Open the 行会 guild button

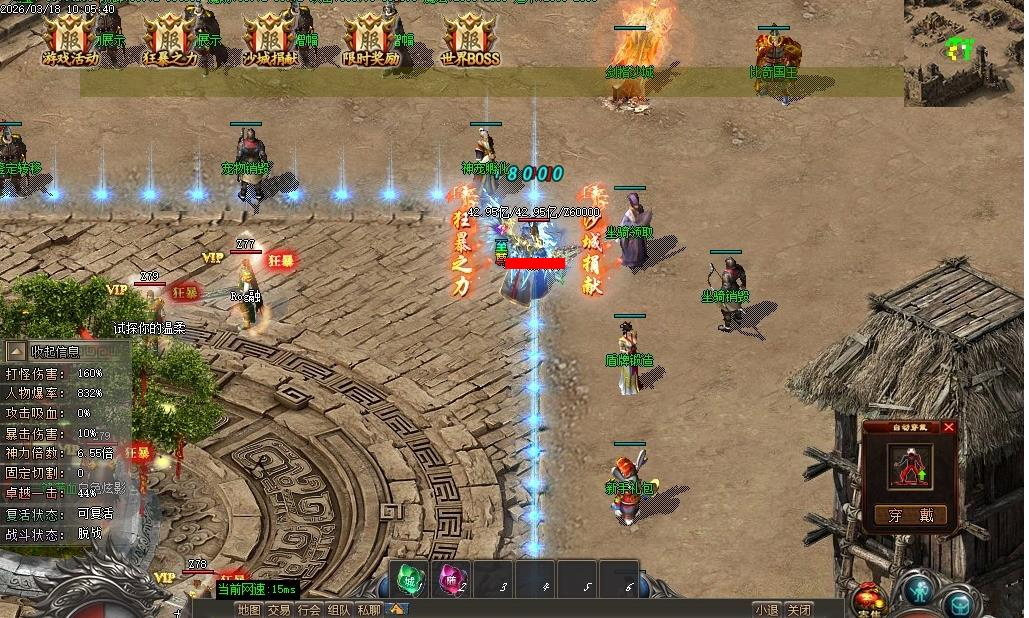click(309, 609)
